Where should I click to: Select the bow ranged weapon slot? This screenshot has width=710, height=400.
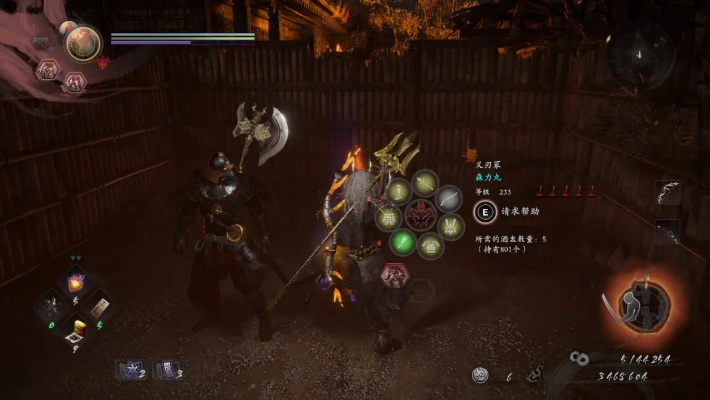tap(667, 192)
